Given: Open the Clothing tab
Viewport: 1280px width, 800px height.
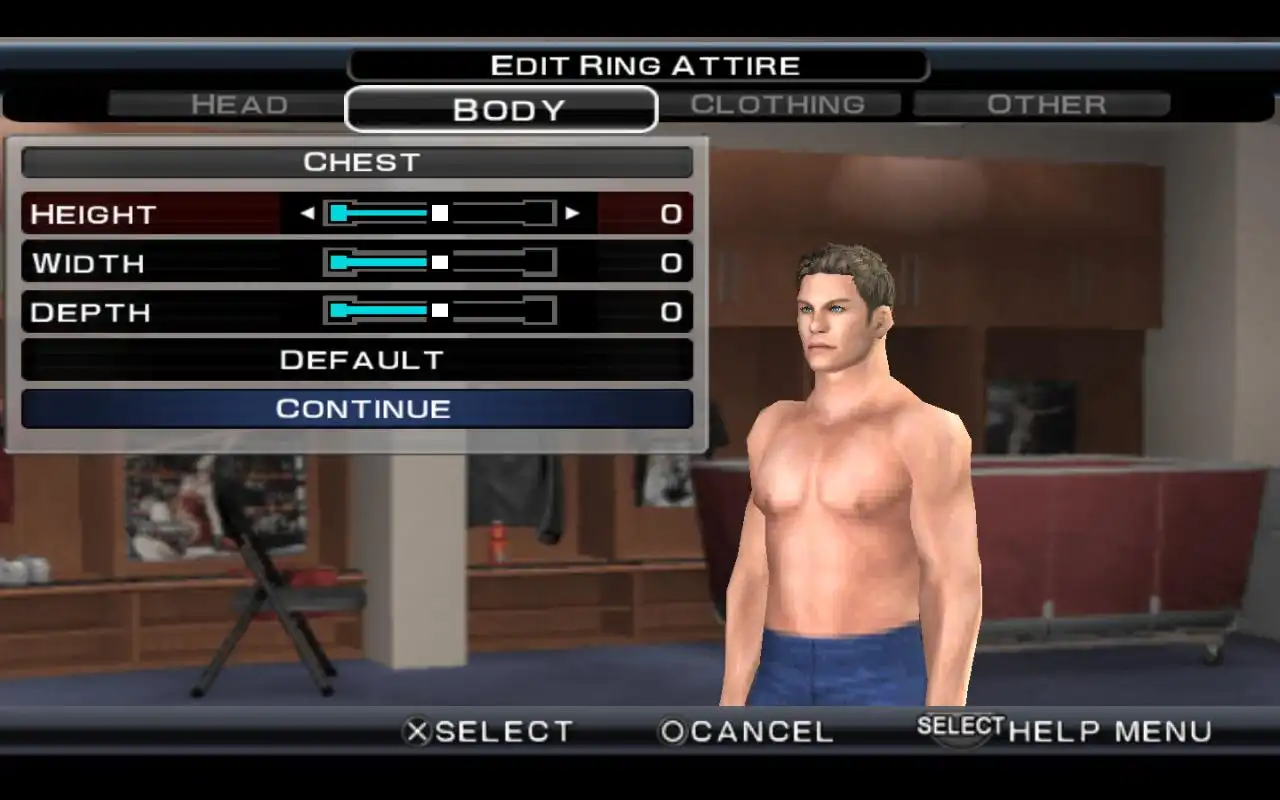Looking at the screenshot, I should (778, 104).
